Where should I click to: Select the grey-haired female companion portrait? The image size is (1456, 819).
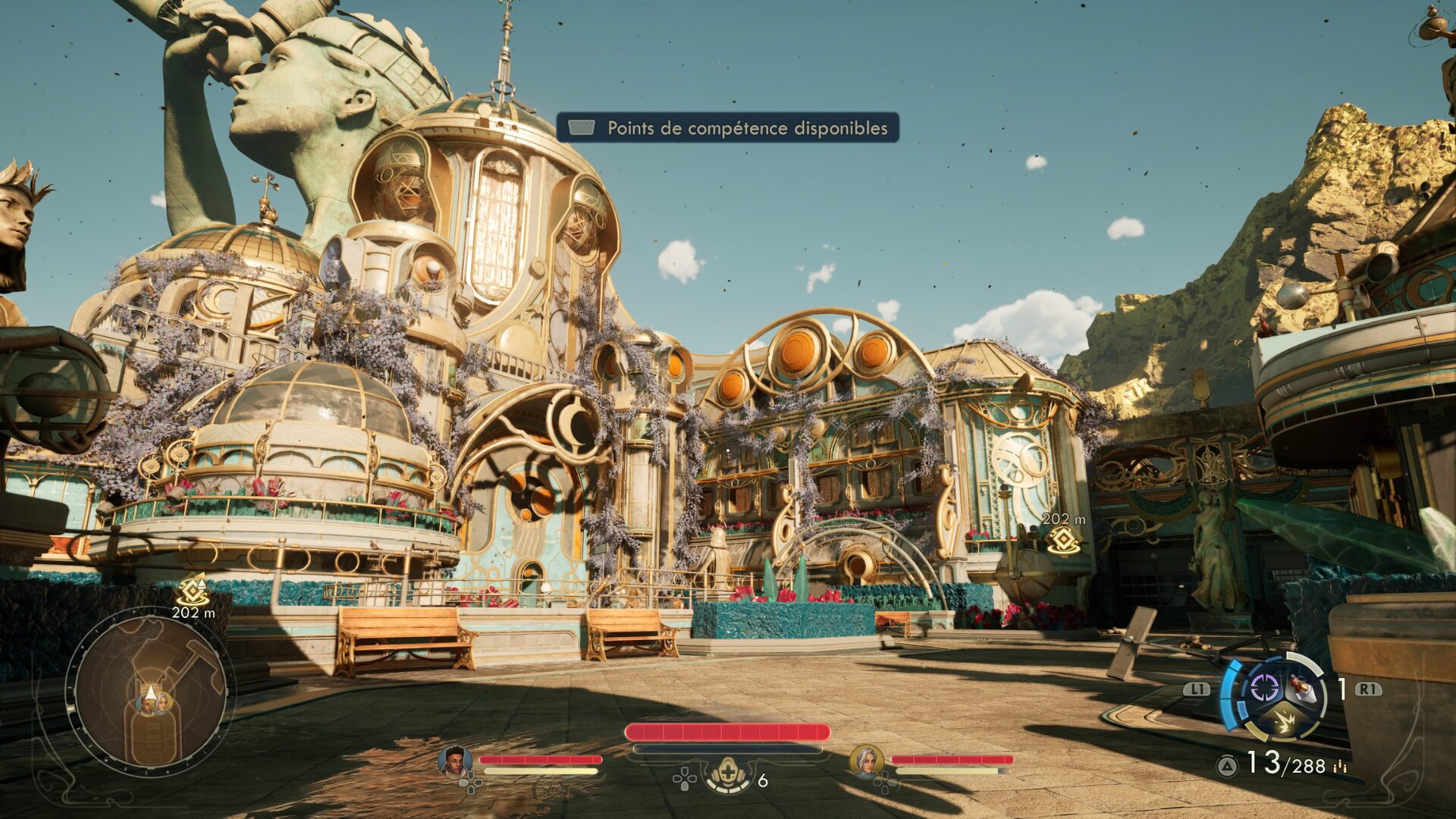coord(865,761)
